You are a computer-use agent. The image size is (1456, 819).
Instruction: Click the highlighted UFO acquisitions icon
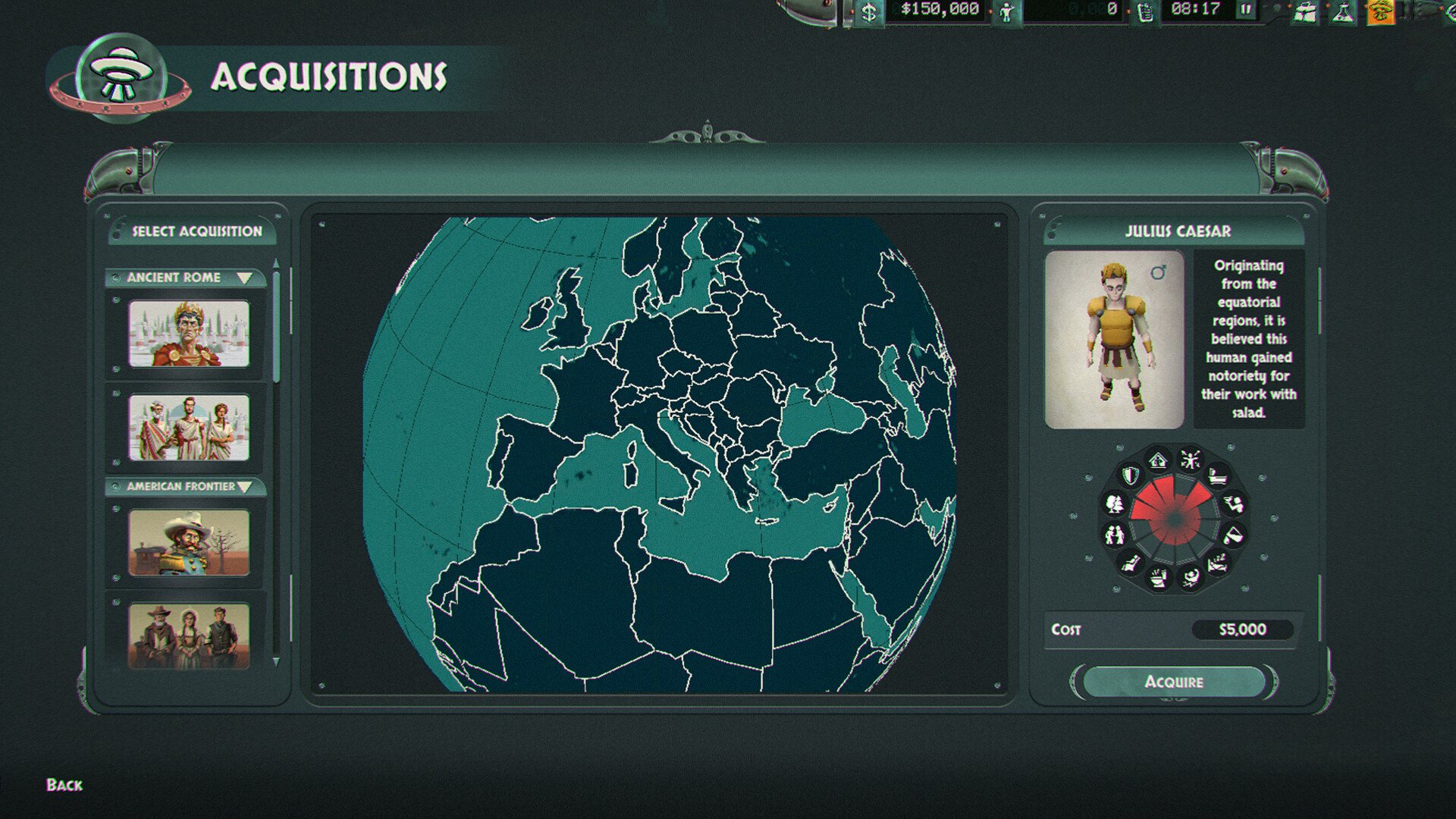pyautogui.click(x=1380, y=12)
